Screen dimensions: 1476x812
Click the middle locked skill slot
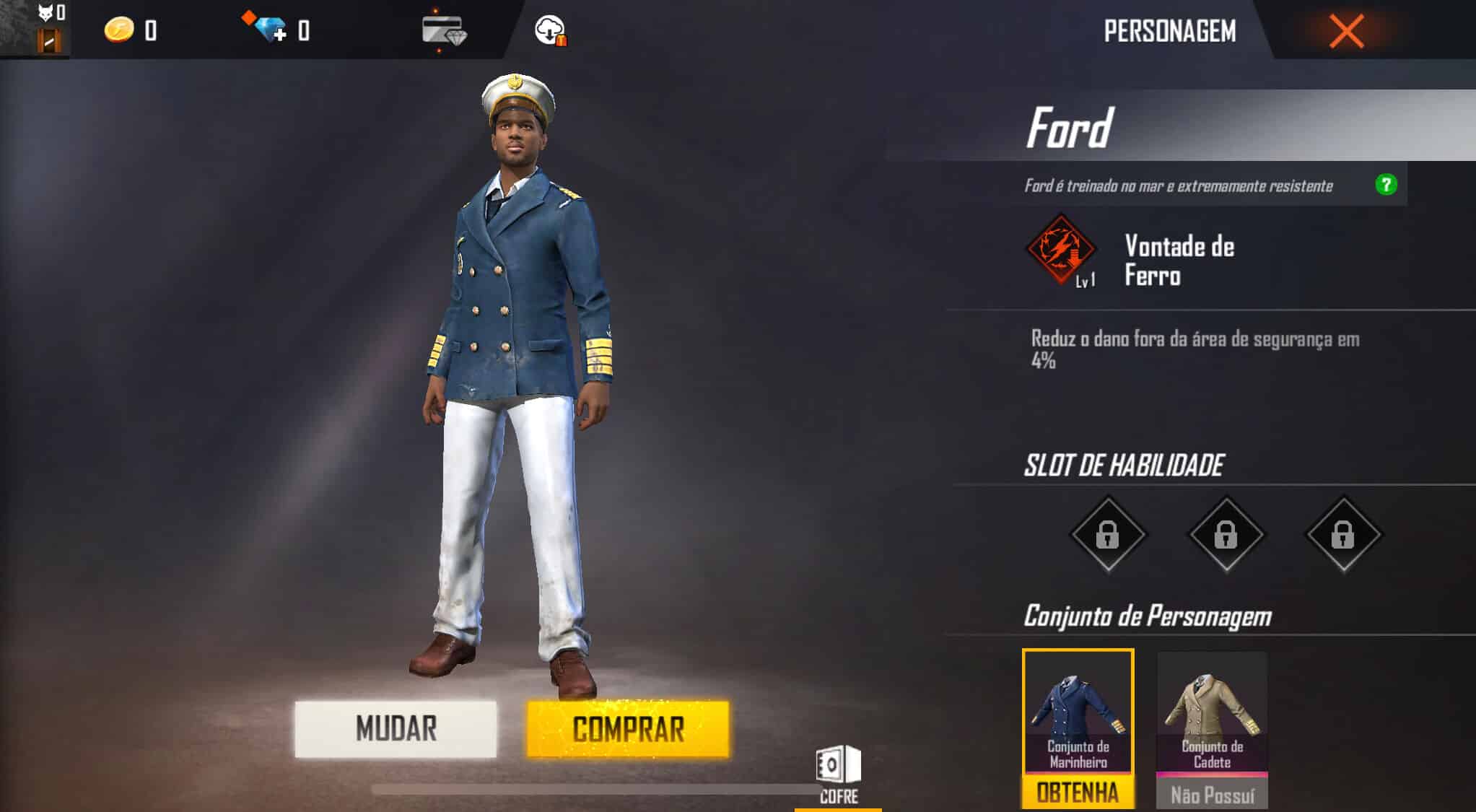[1226, 534]
